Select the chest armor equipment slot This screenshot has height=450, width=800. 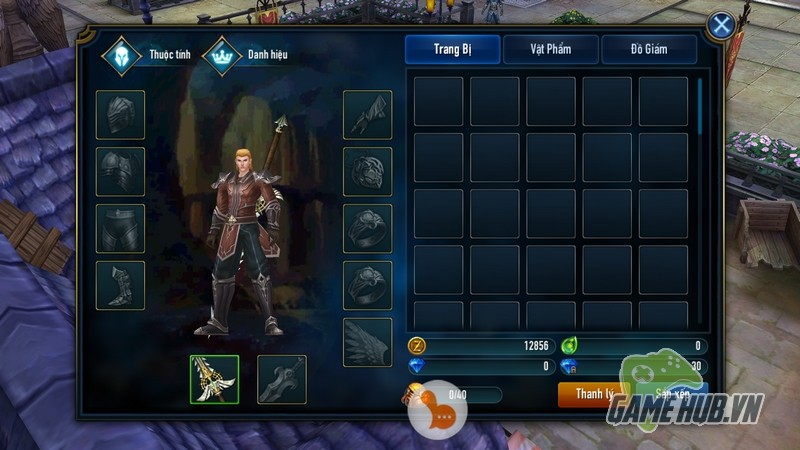[x=120, y=171]
